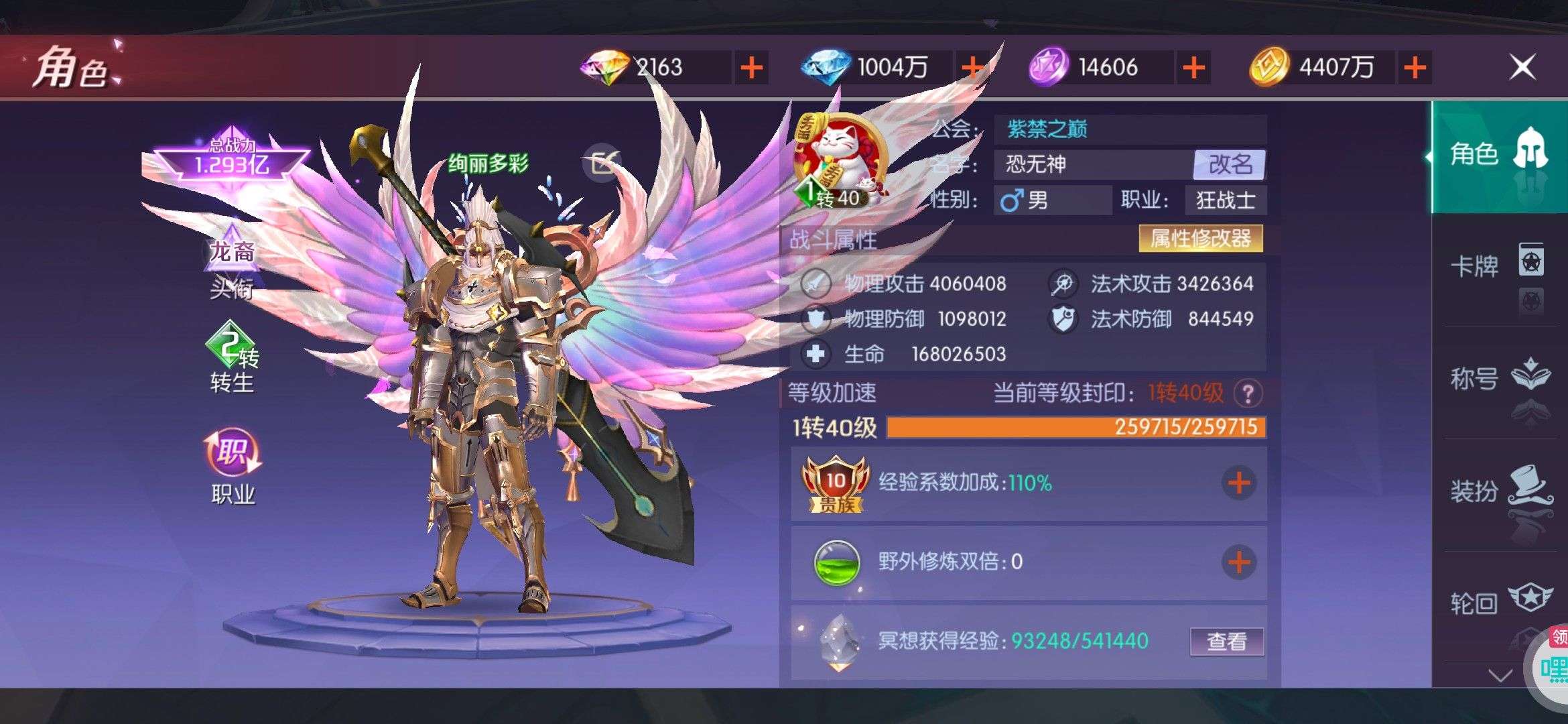Click the 改名 rename button

tap(1230, 164)
